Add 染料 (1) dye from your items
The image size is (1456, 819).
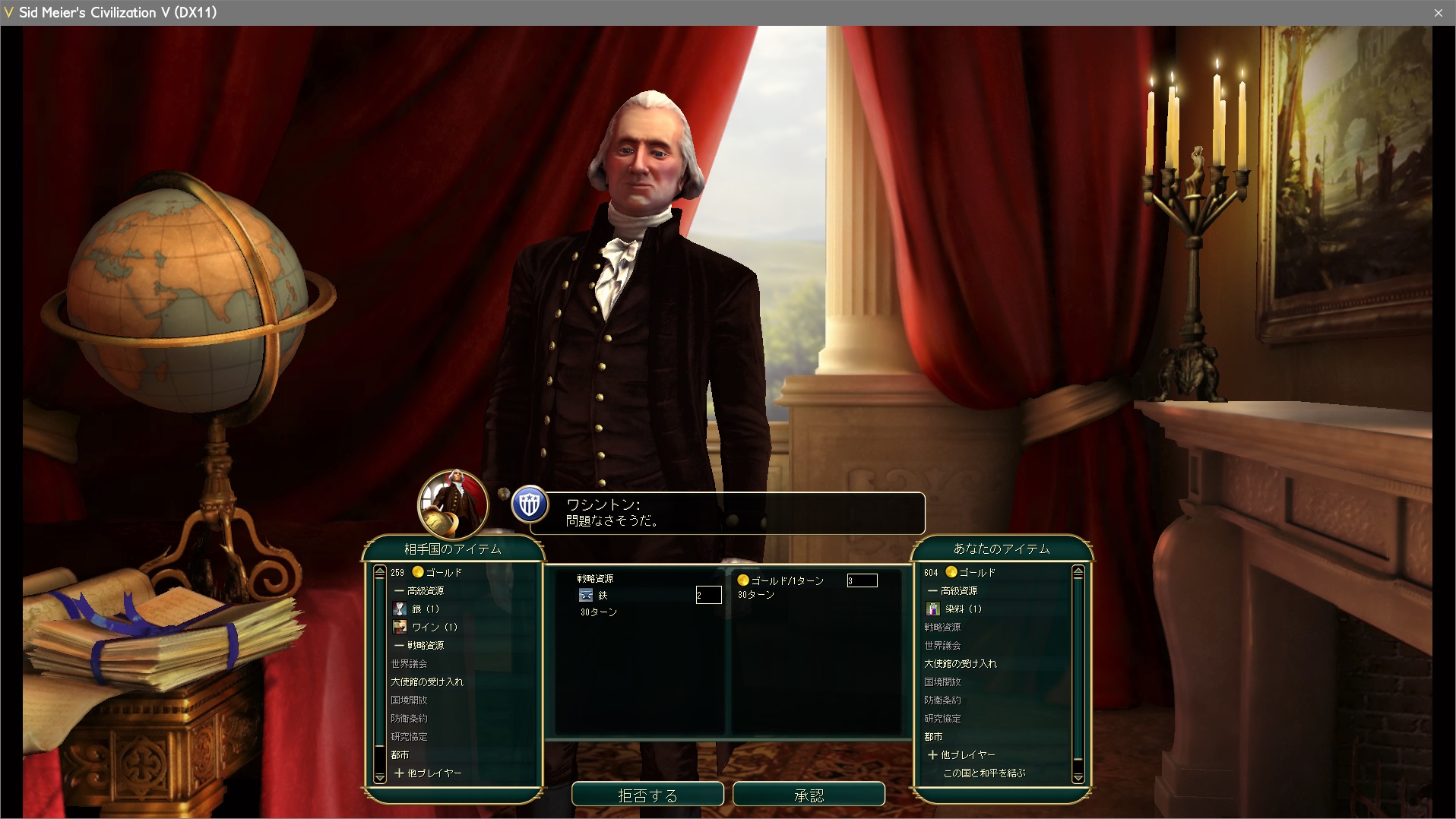962,609
